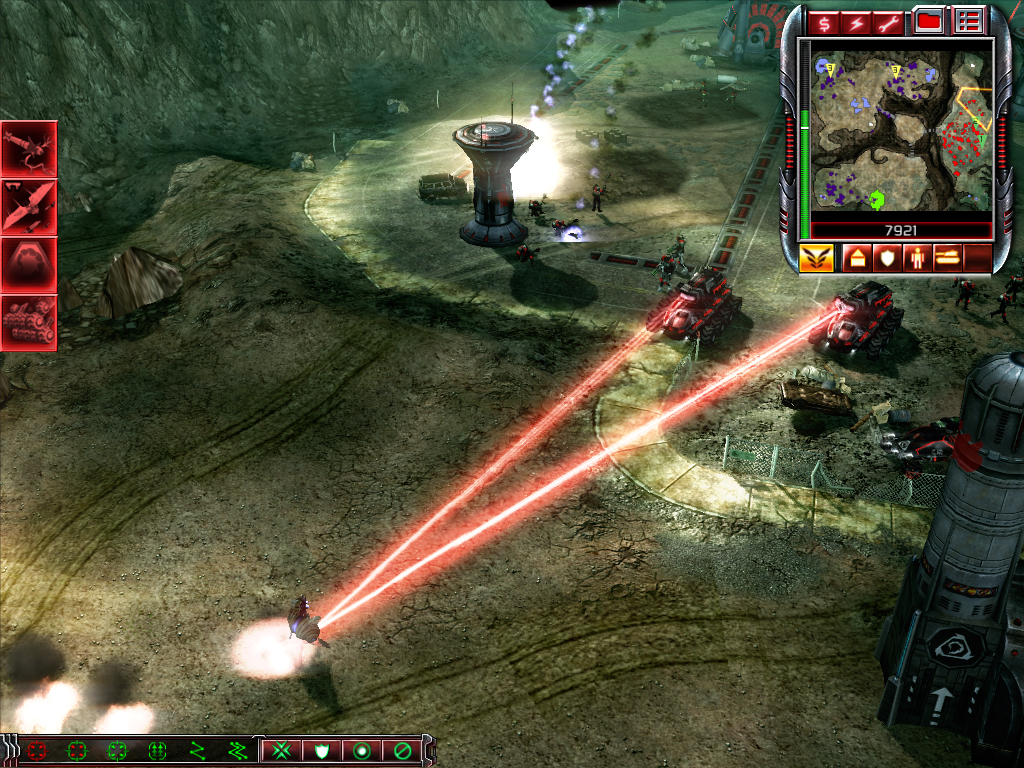The width and height of the screenshot is (1024, 768).
Task: Activate the bomber airstrike support power
Action: click(x=29, y=206)
